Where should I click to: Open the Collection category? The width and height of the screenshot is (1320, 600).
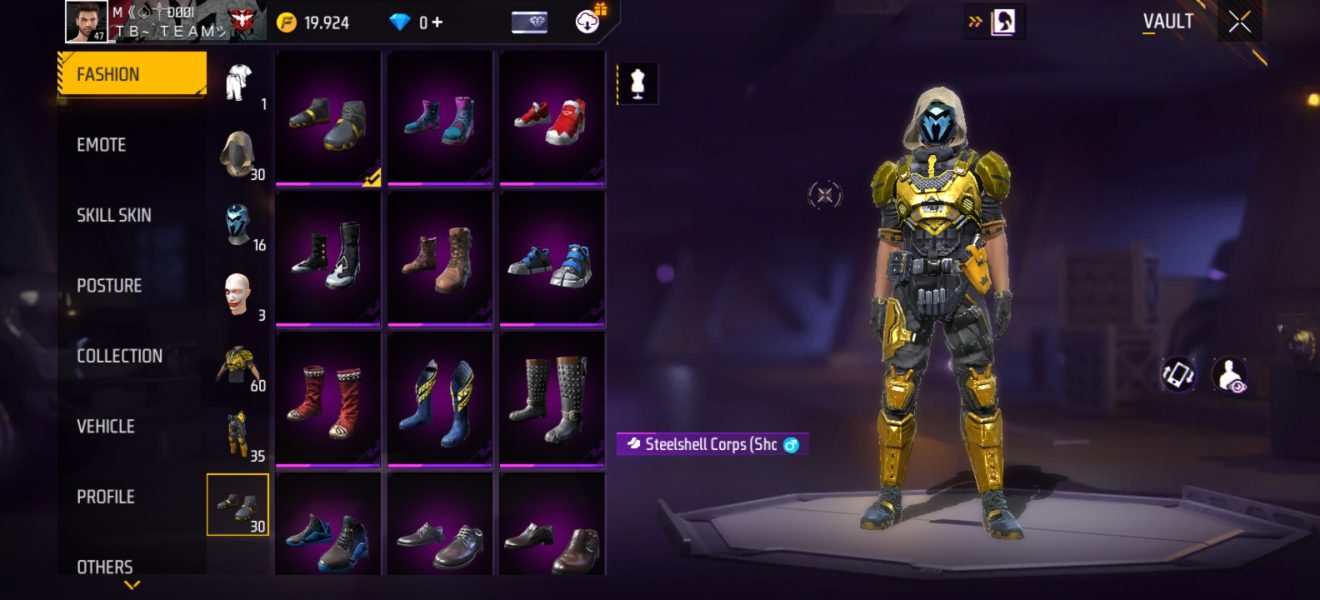119,356
